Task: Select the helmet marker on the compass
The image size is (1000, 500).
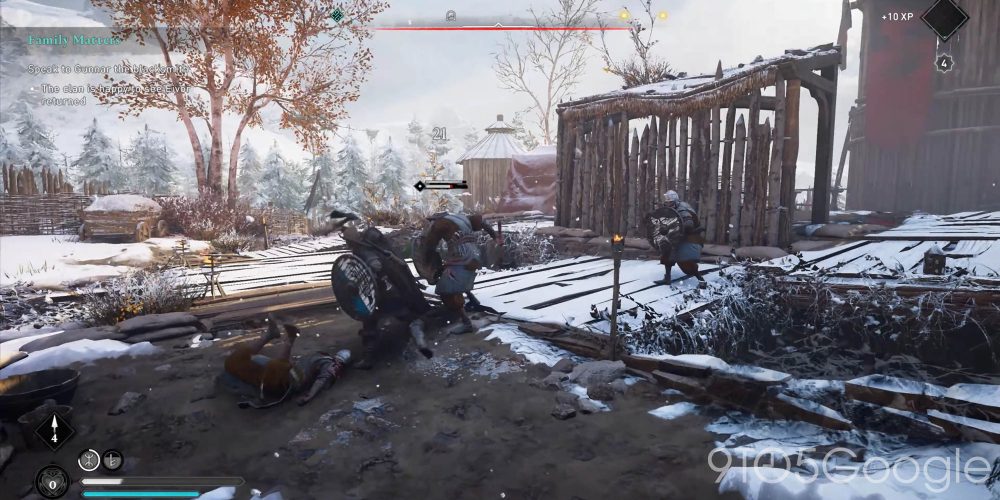Action: click(451, 16)
